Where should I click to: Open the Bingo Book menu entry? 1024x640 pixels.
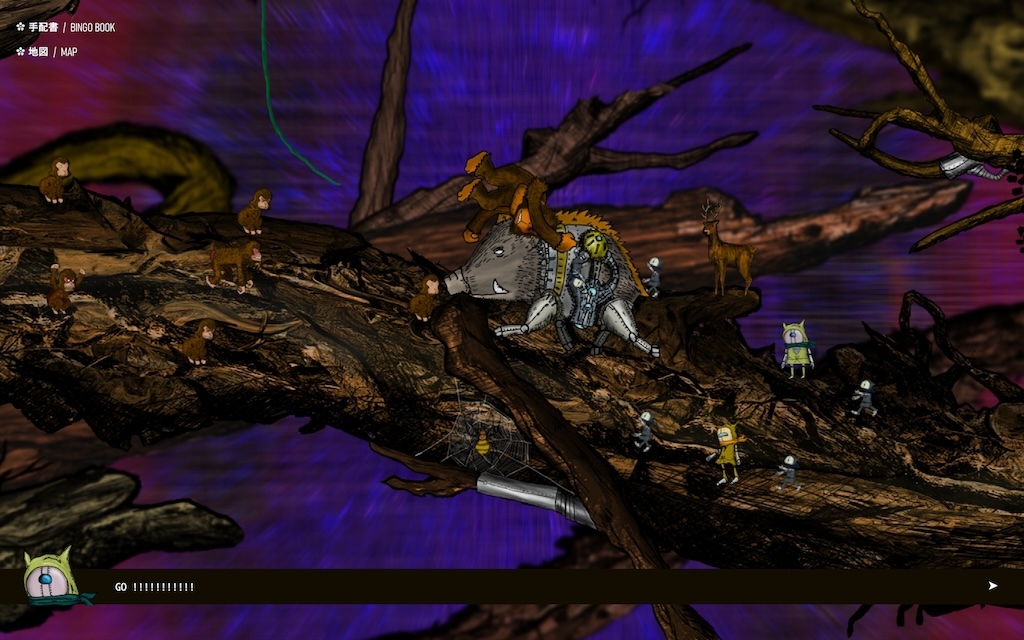click(x=66, y=27)
